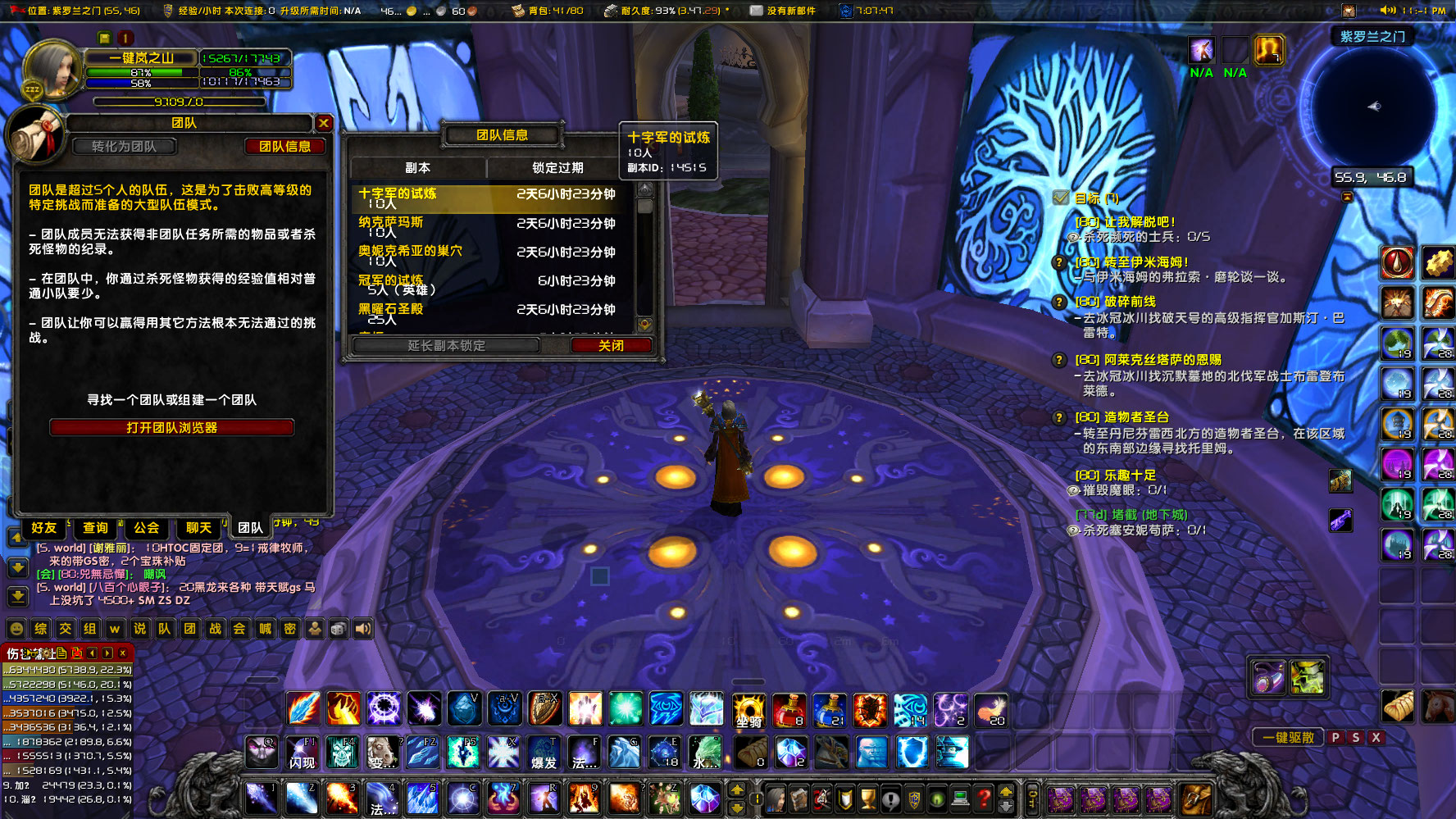Open the backpack via the 背包 41/80 icon
The width and height of the screenshot is (1456, 819).
coord(516,11)
